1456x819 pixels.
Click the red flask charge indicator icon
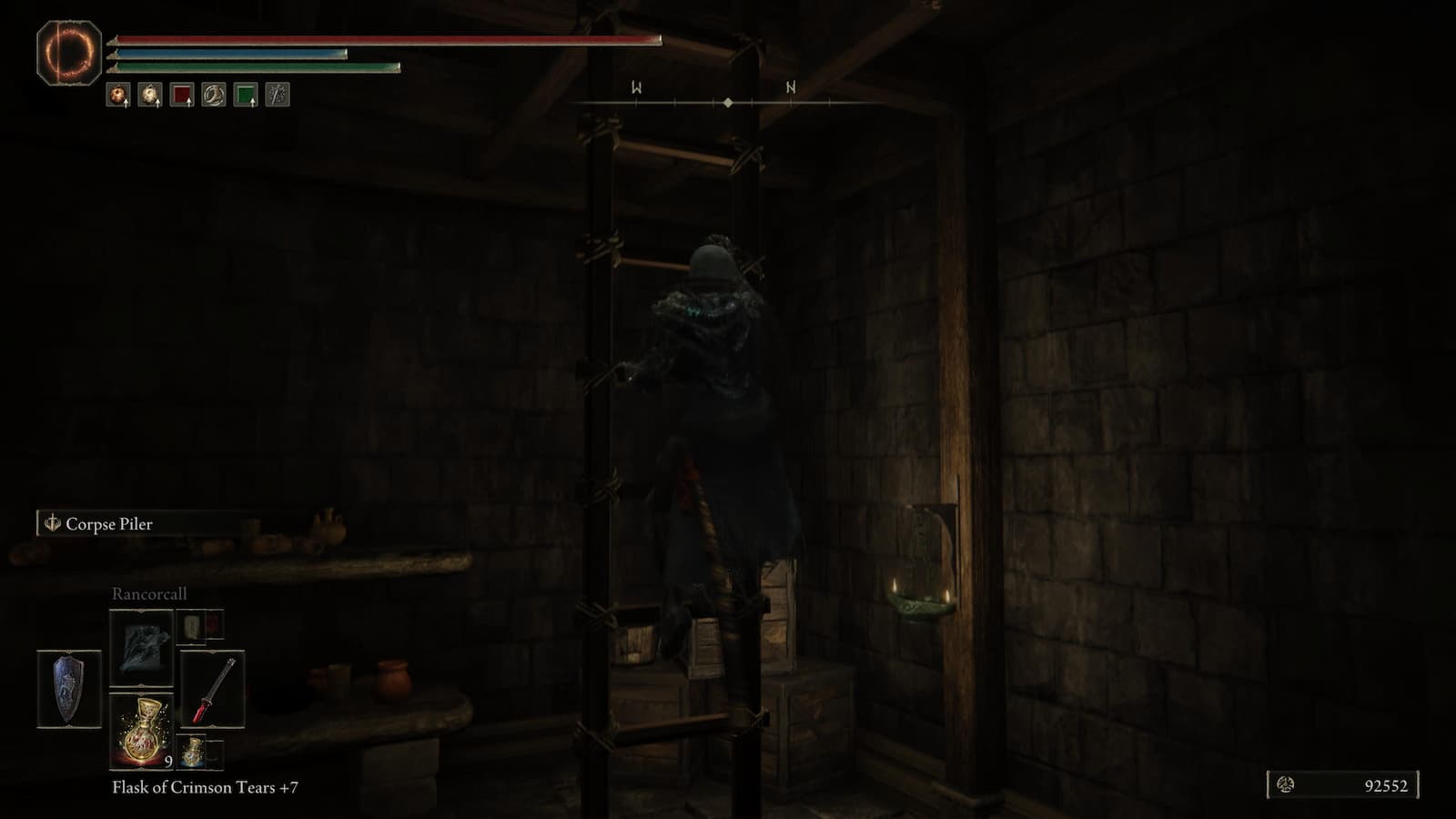[183, 95]
